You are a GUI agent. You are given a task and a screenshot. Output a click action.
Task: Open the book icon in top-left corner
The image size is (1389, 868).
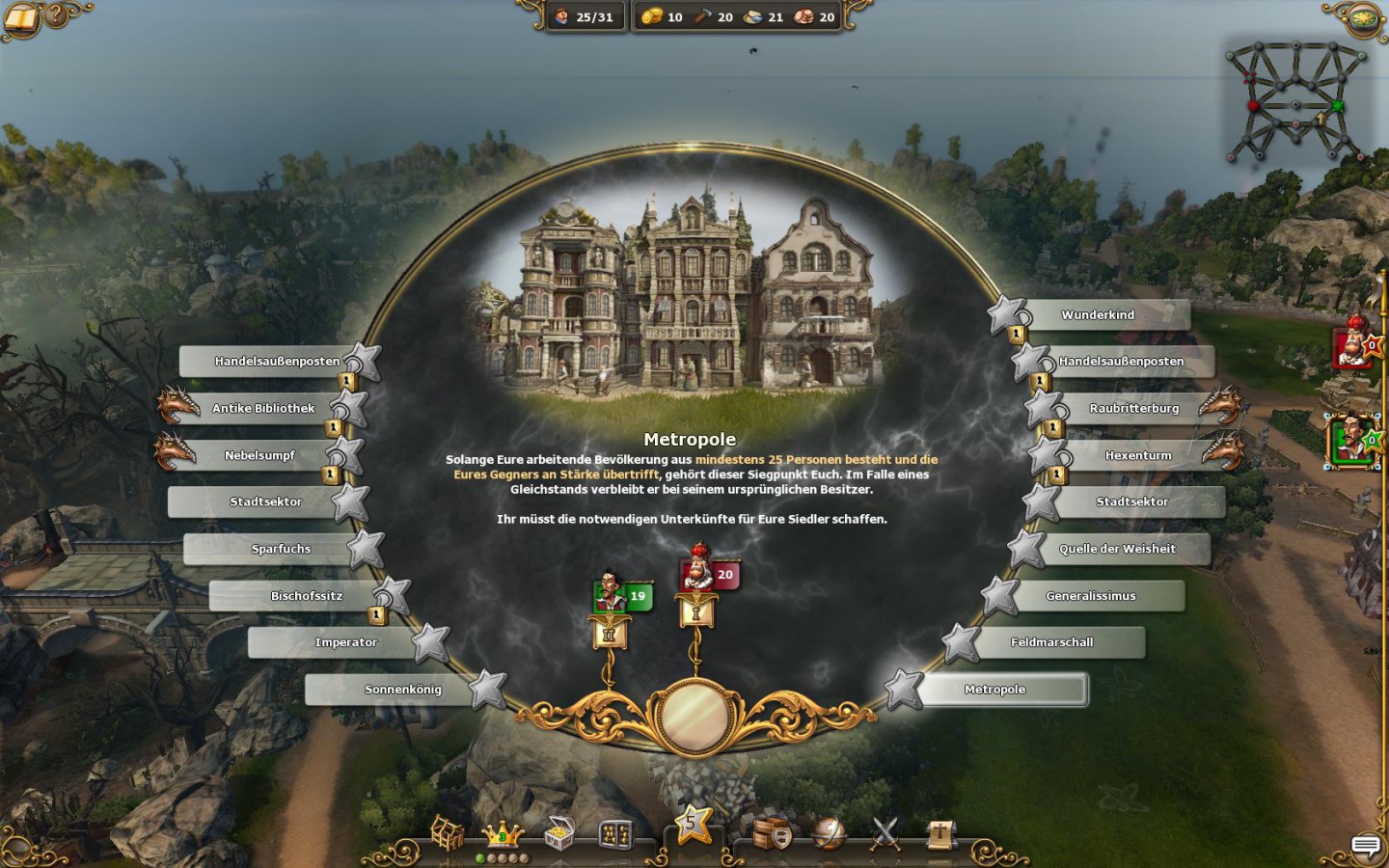[x=21, y=17]
